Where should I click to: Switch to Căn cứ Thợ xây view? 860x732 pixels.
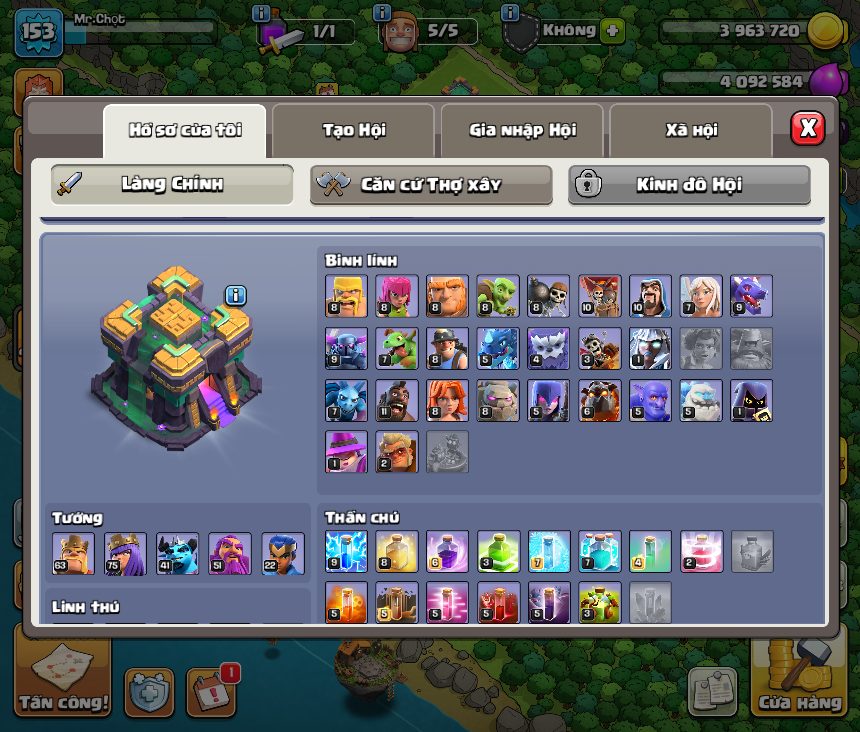click(431, 185)
